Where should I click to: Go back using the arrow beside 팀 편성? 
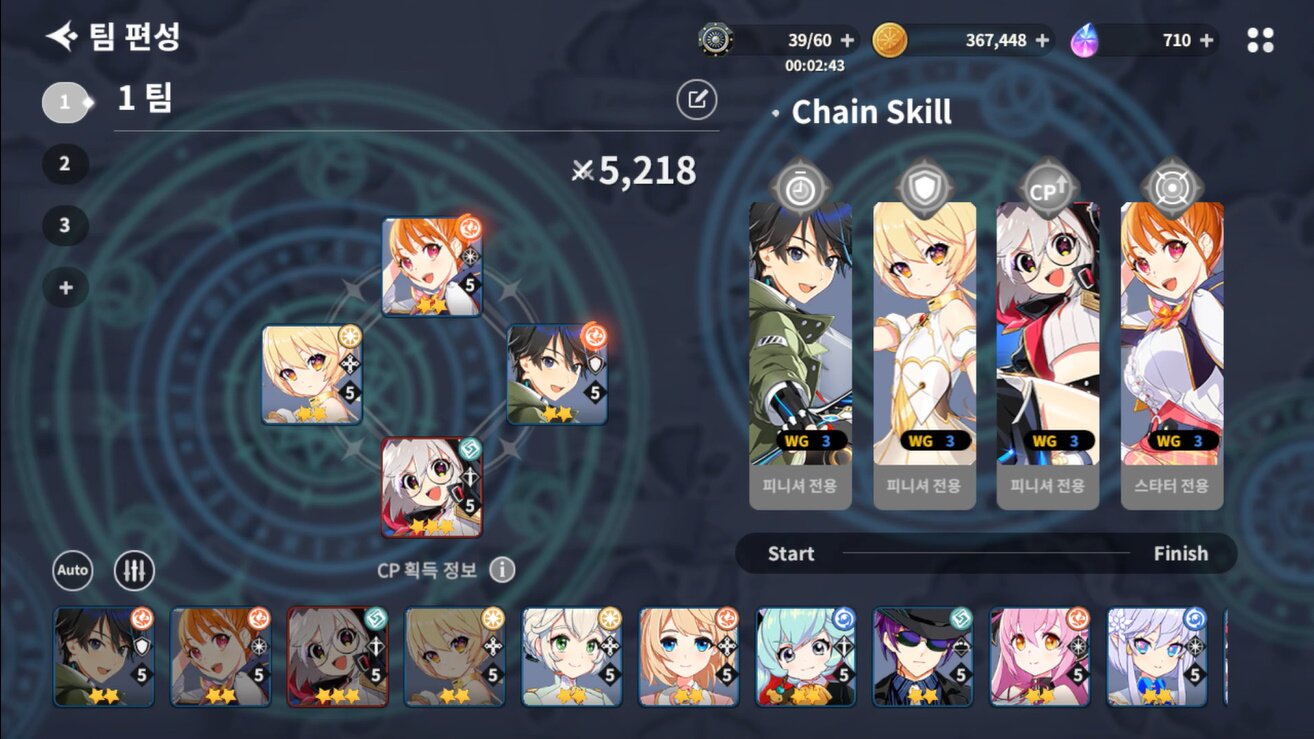click(61, 38)
